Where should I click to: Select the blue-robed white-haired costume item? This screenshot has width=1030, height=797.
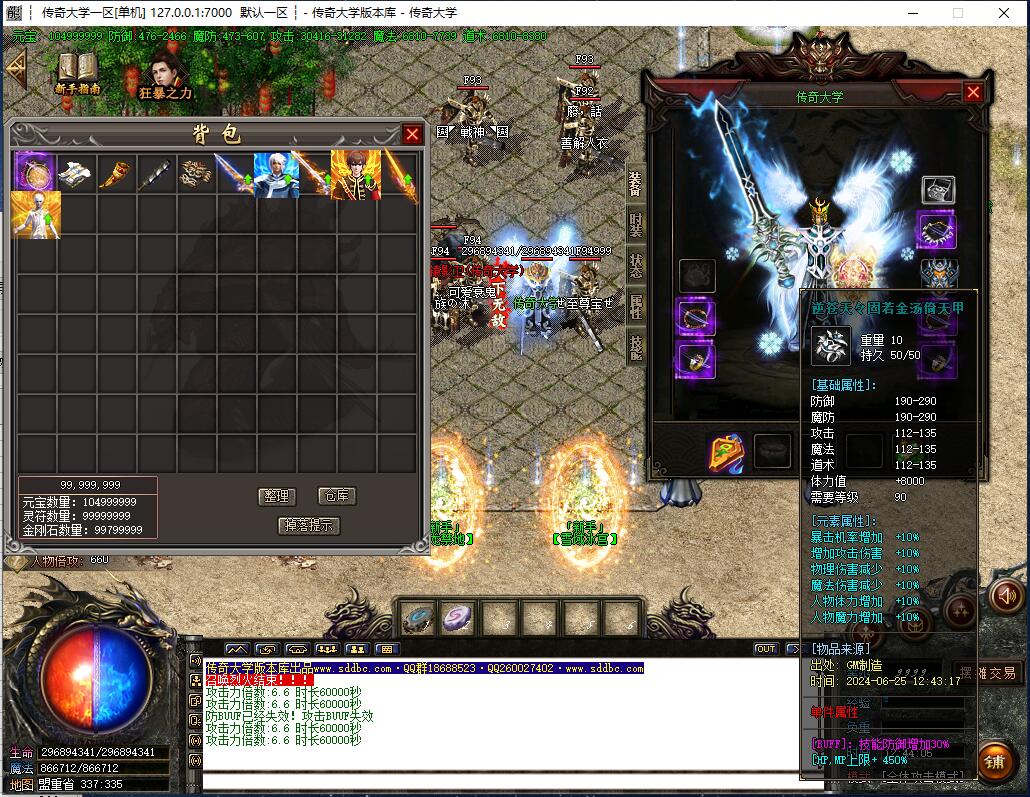click(273, 174)
